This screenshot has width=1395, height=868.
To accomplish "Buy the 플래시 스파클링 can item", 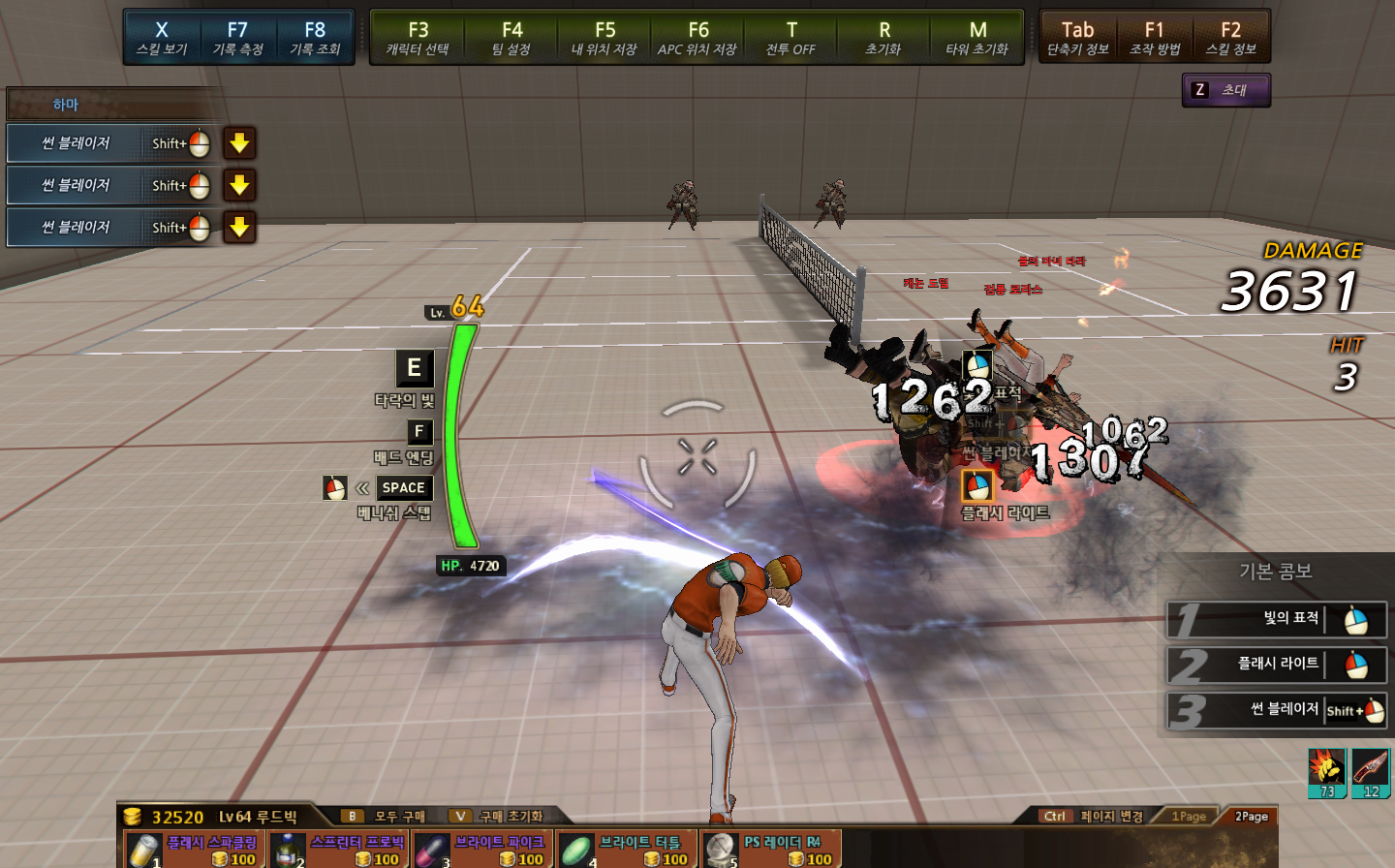I will pyautogui.click(x=192, y=850).
